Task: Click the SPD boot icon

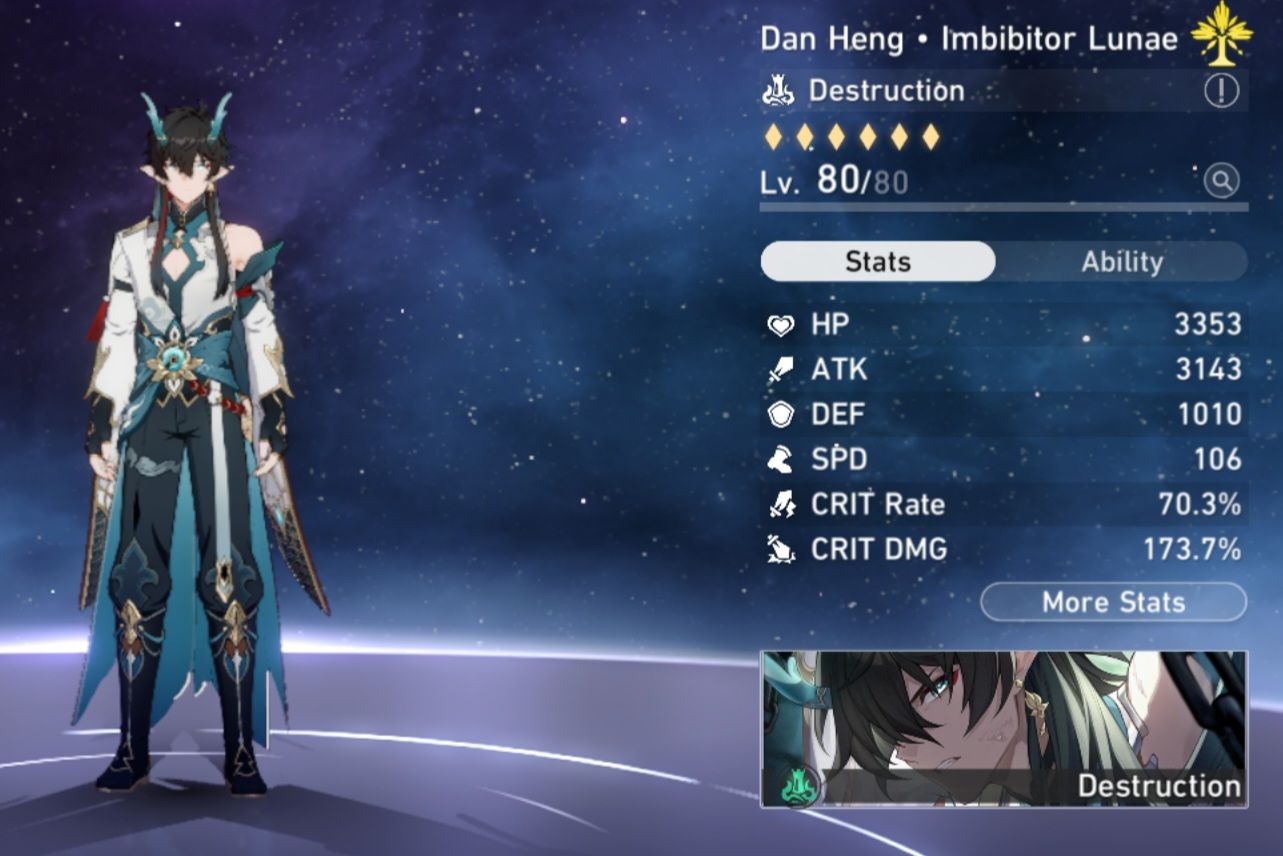Action: 782,459
